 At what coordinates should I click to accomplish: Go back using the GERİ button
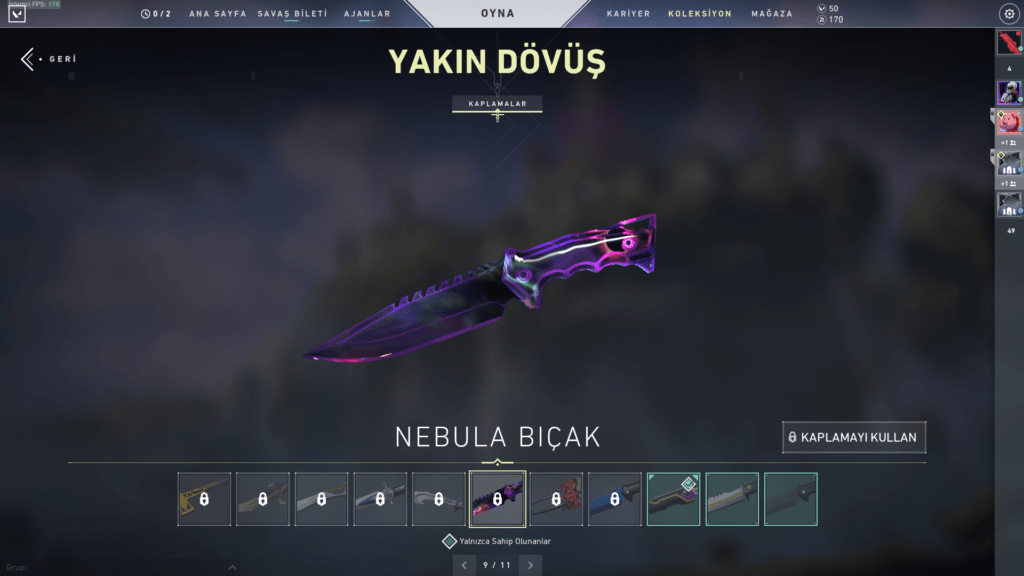click(48, 59)
